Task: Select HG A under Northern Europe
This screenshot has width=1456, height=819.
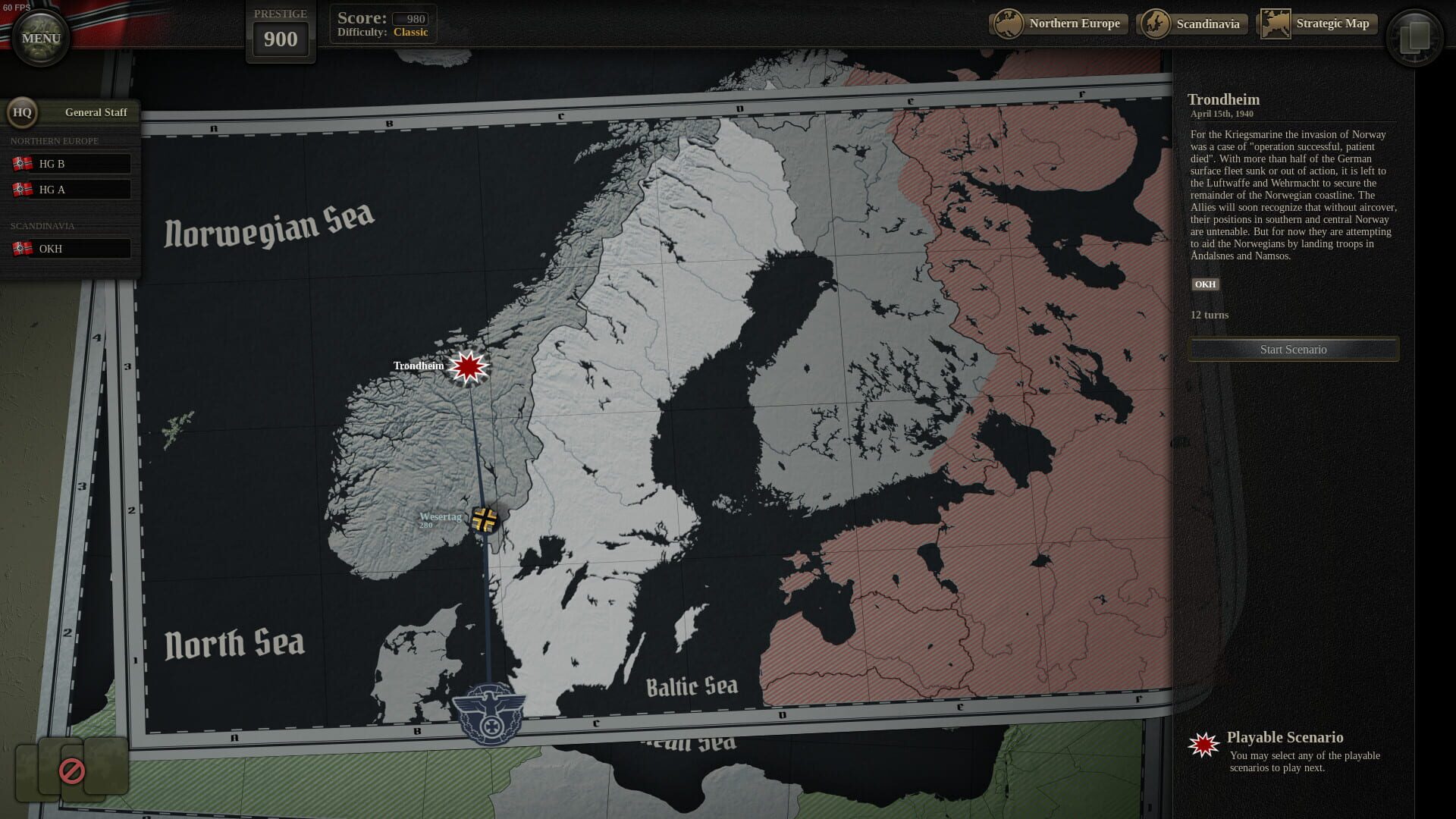Action: tap(72, 189)
